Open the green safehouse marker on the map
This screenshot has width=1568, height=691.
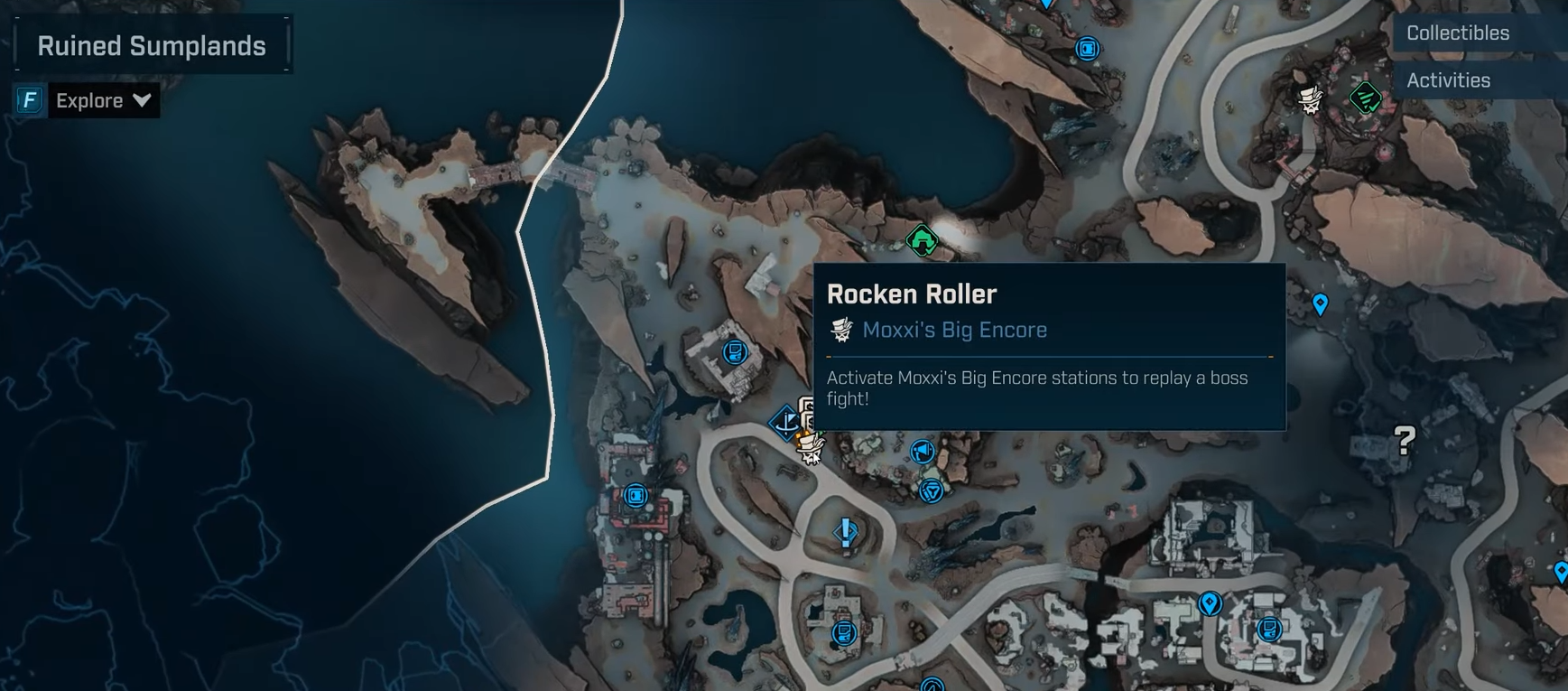point(920,240)
